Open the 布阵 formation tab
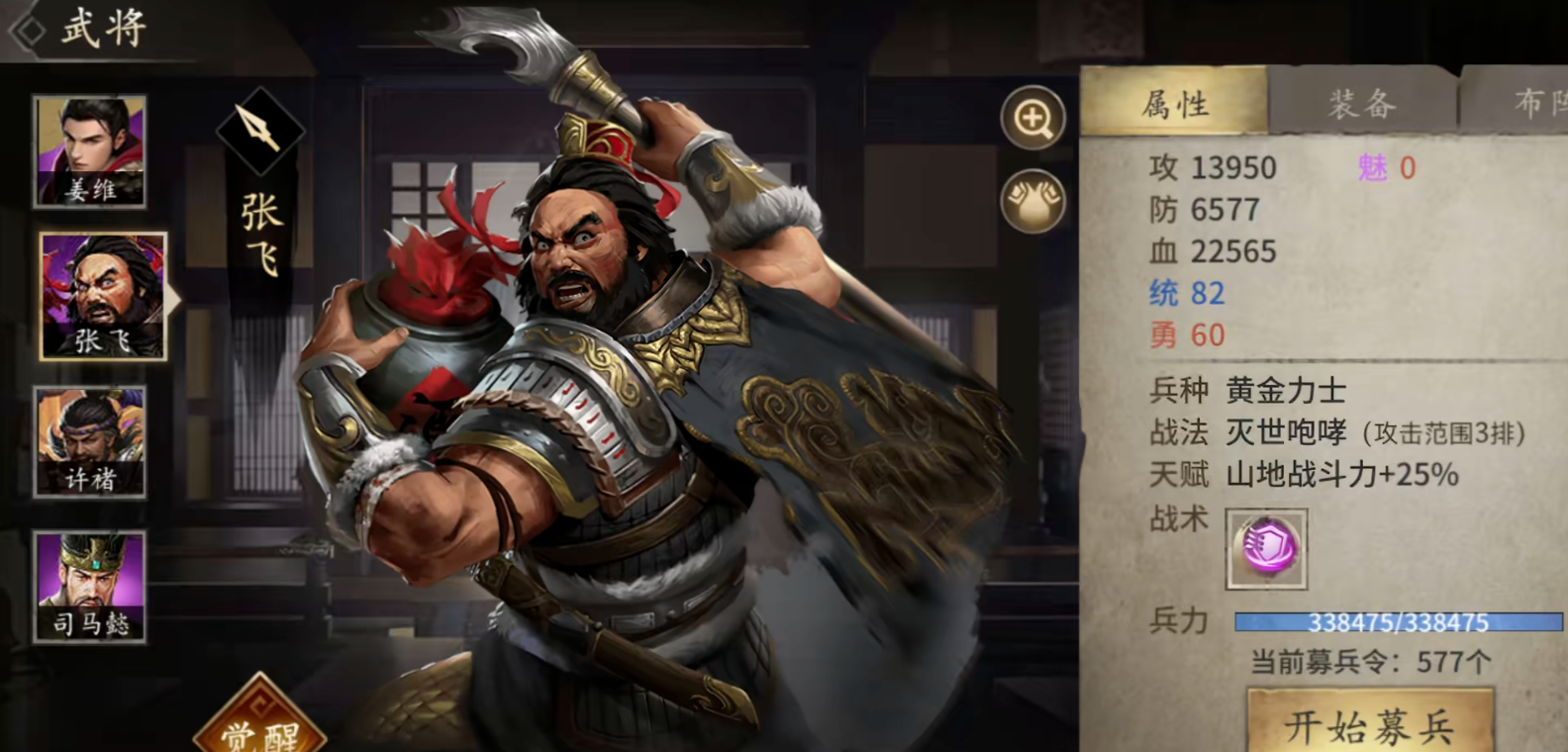Image resolution: width=1568 pixels, height=752 pixels. [1530, 101]
